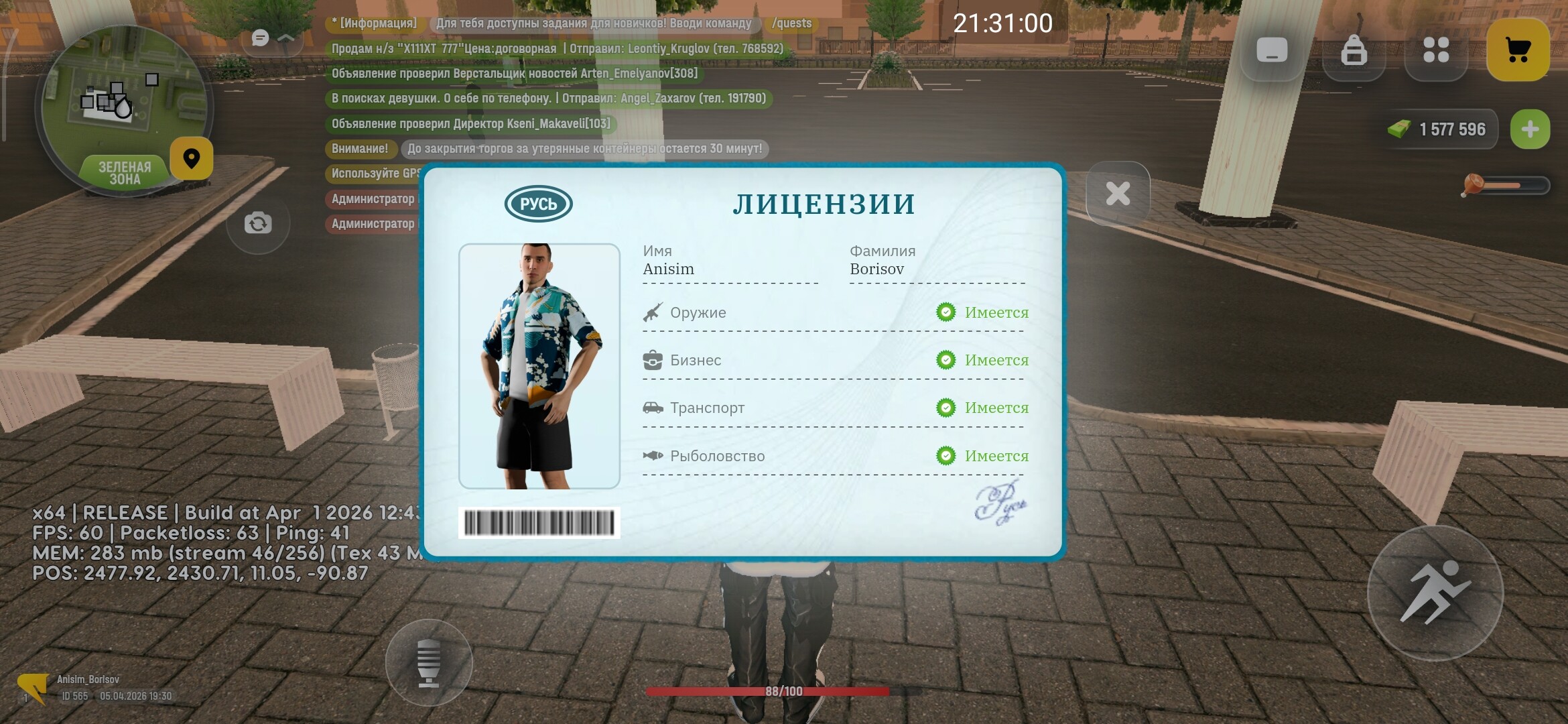This screenshot has height=724, width=1568.
Task: Open the chat speech bubble toggle
Action: coord(261,38)
